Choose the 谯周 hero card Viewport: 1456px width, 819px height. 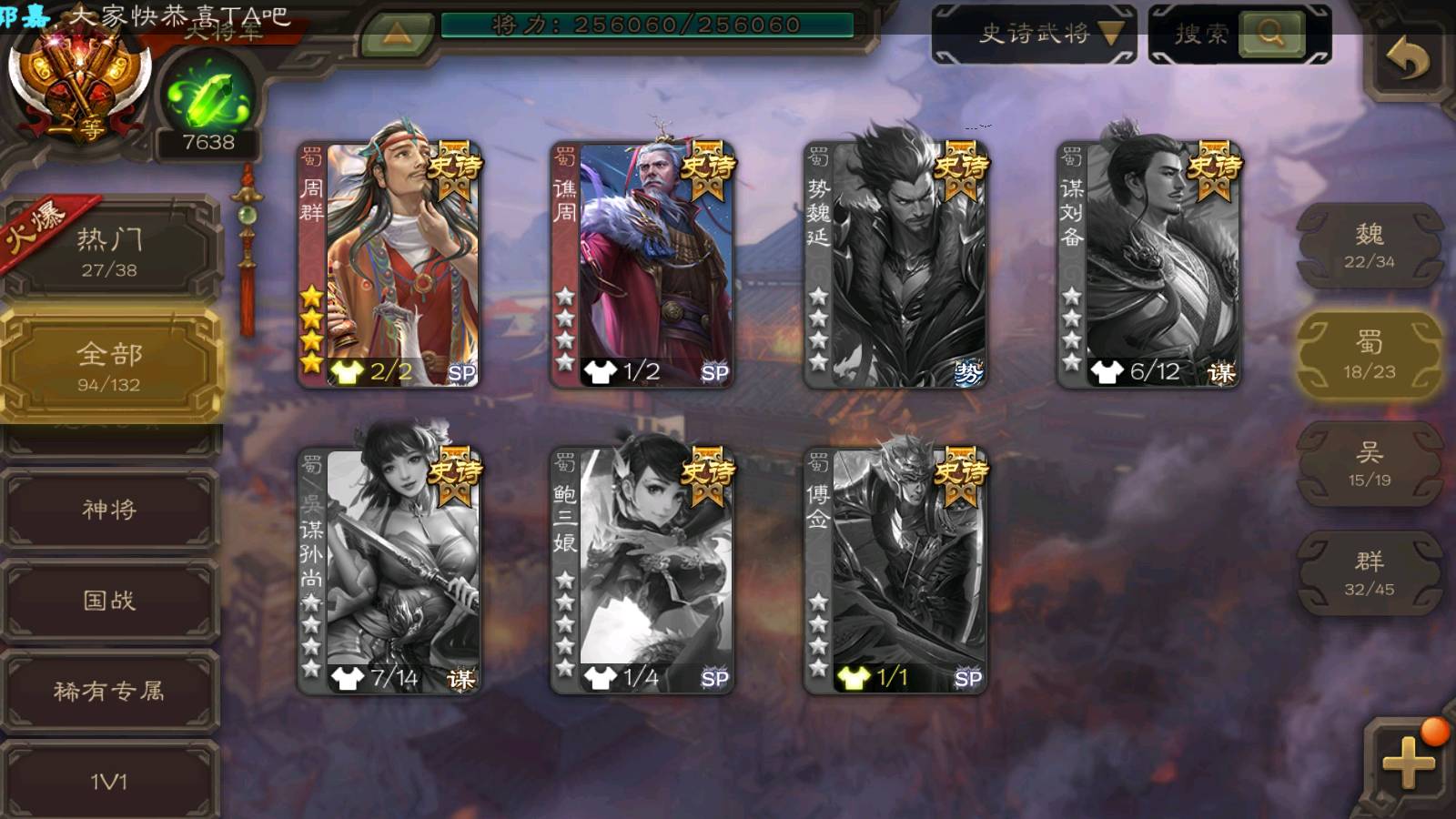(x=642, y=264)
